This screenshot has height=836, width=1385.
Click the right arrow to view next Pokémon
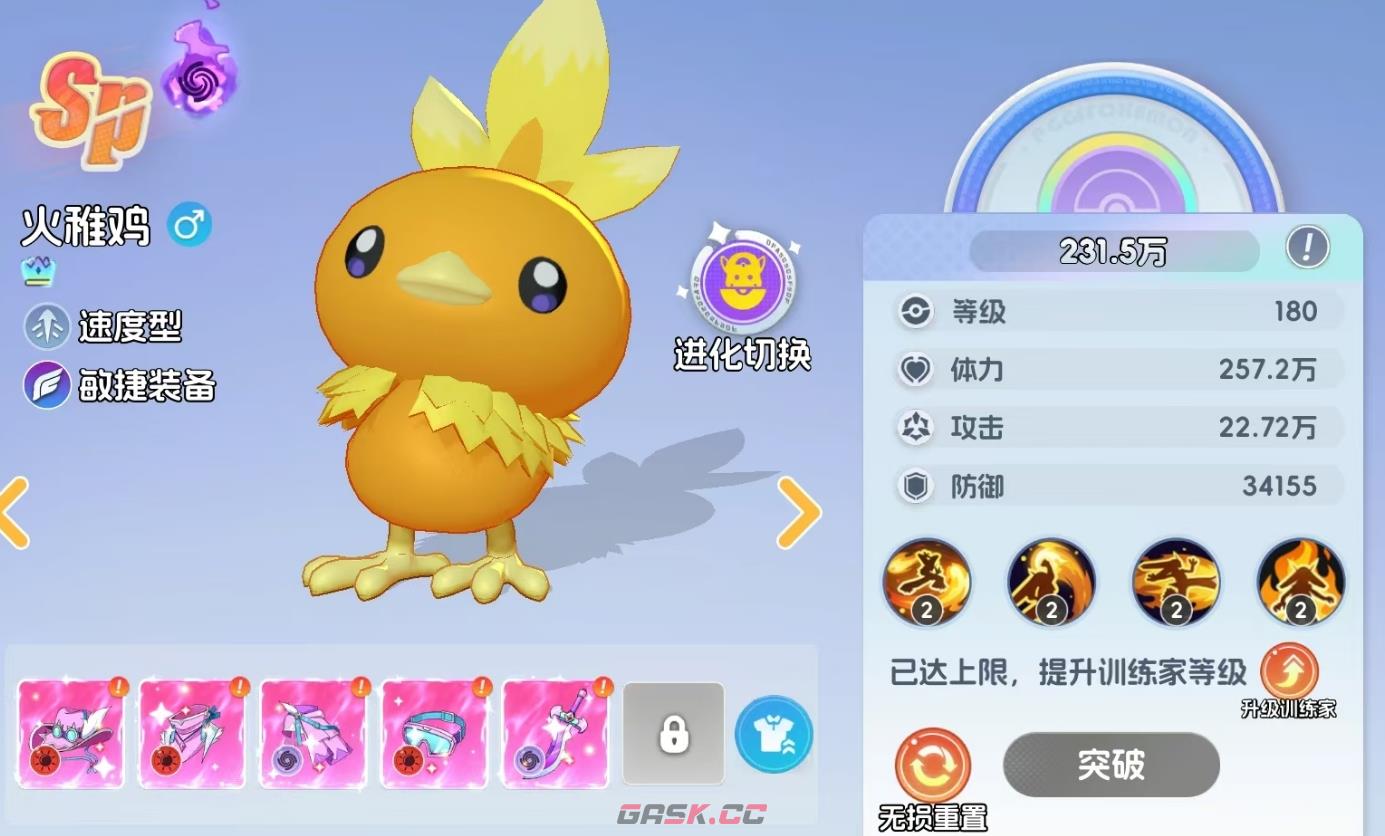click(x=800, y=513)
